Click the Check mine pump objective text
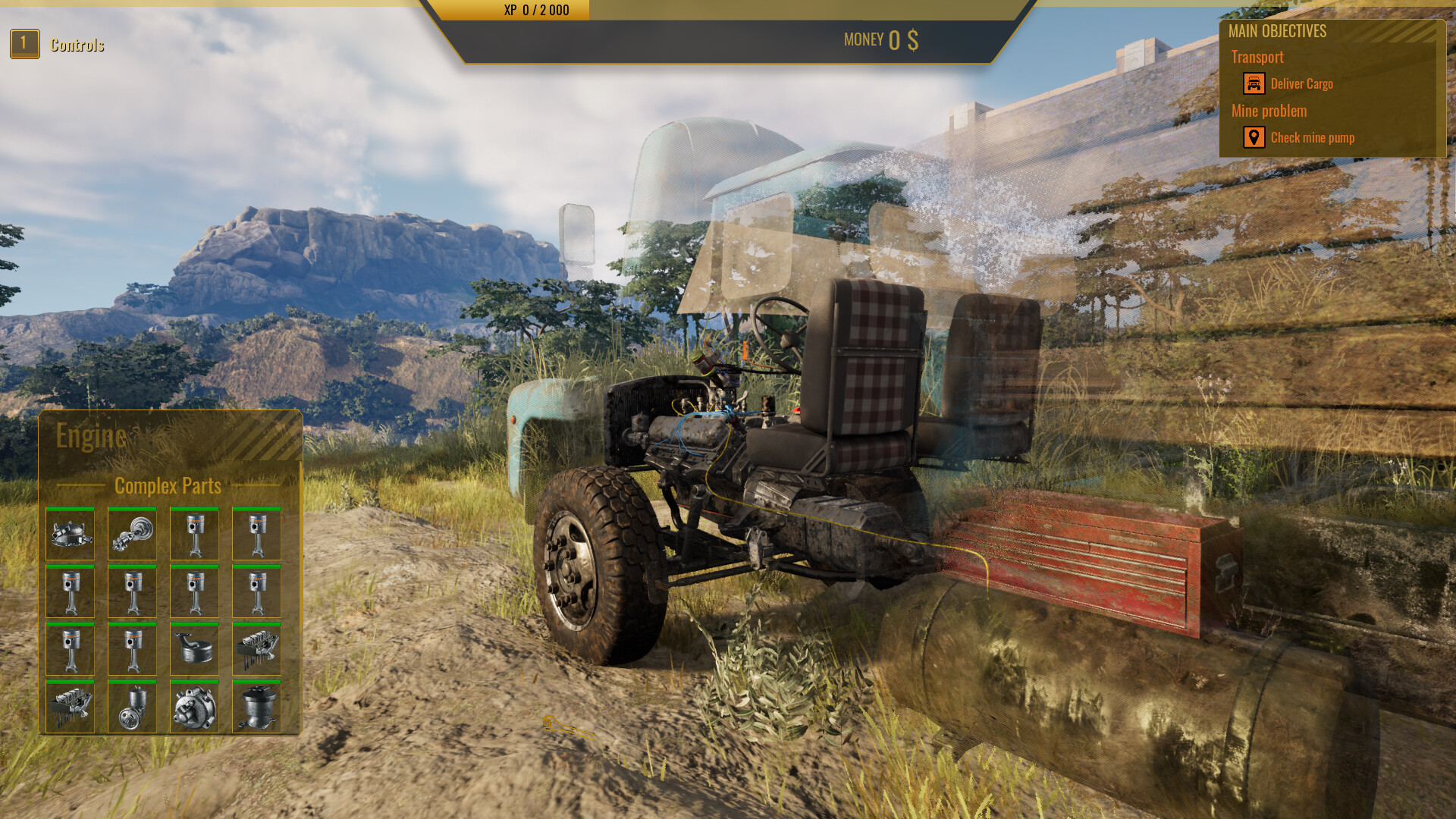This screenshot has height=819, width=1456. tap(1314, 137)
